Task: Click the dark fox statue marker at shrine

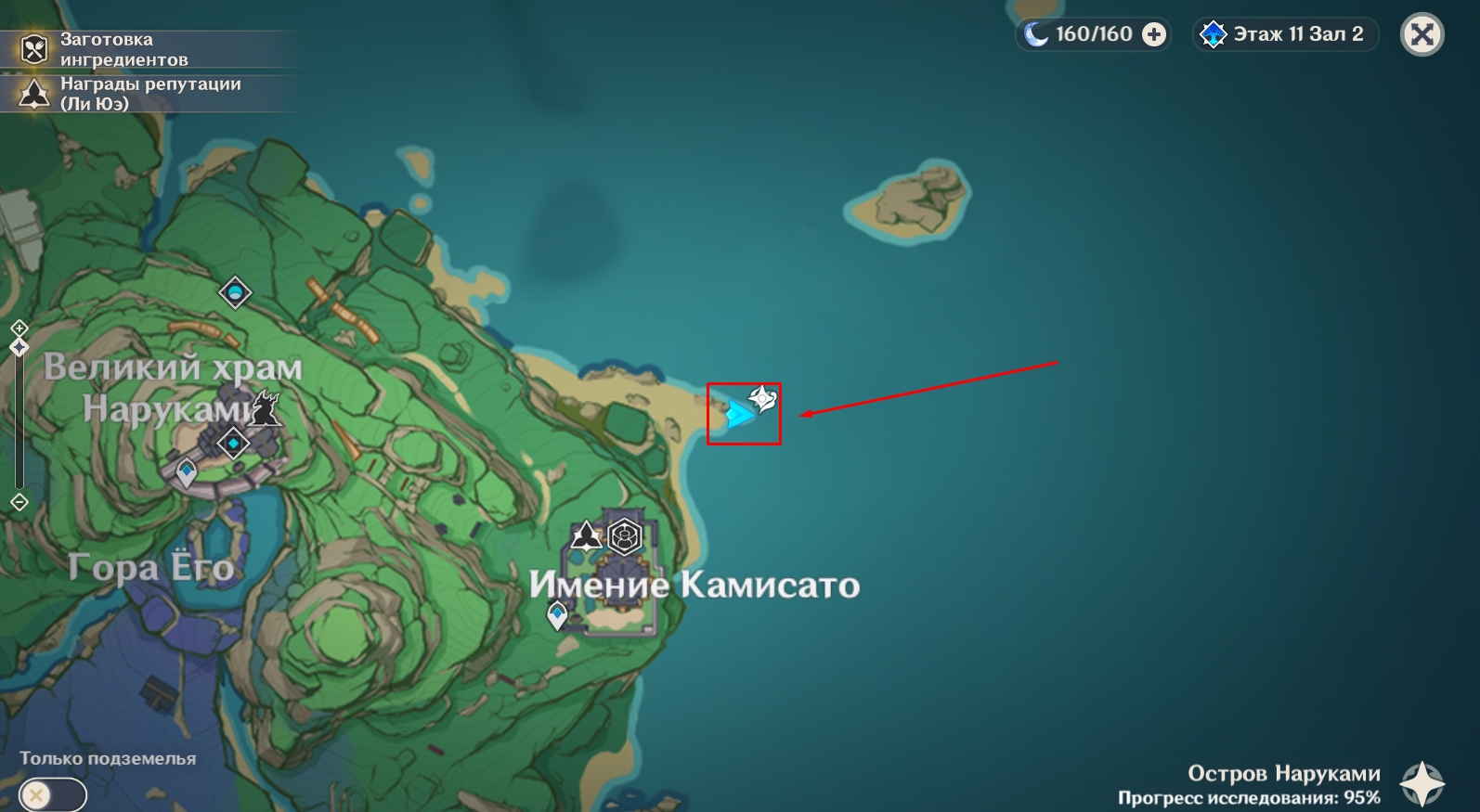Action: tap(266, 409)
